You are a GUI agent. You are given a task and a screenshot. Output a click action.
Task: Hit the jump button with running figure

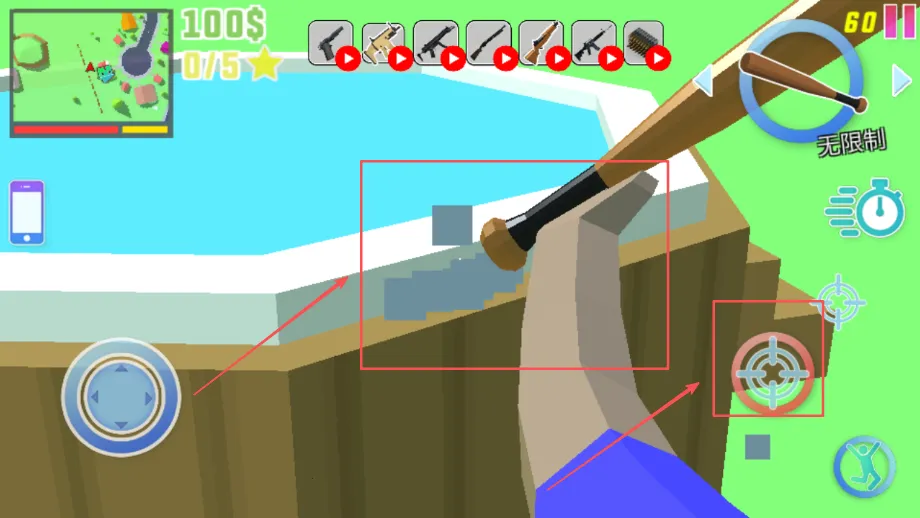point(864,467)
